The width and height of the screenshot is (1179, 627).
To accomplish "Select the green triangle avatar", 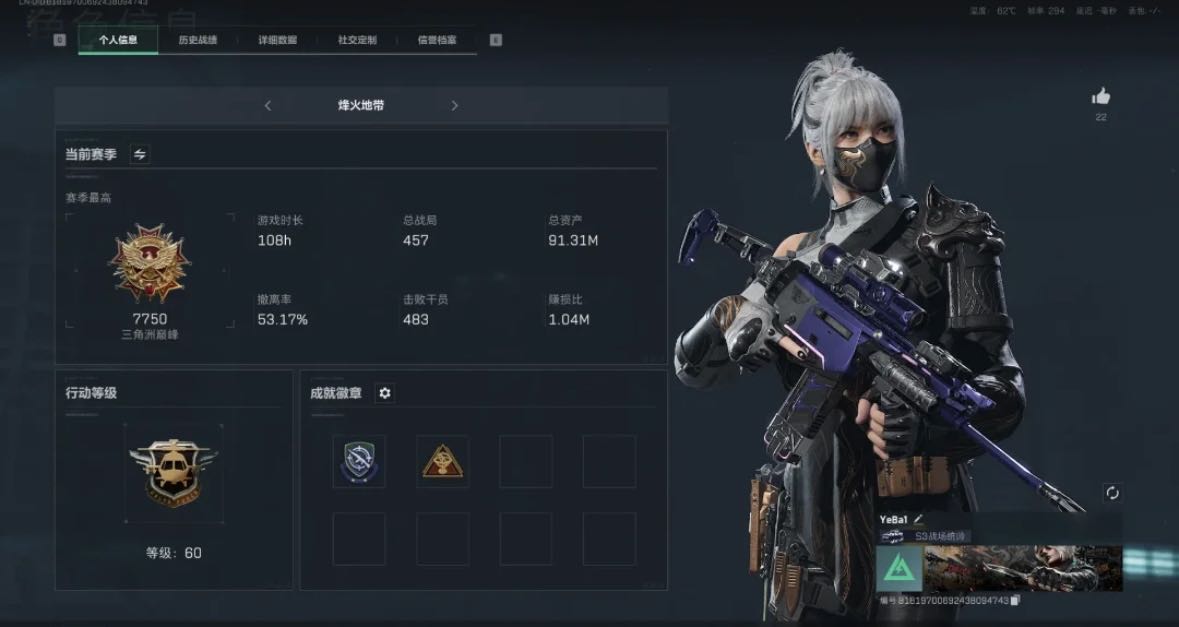I will point(899,569).
